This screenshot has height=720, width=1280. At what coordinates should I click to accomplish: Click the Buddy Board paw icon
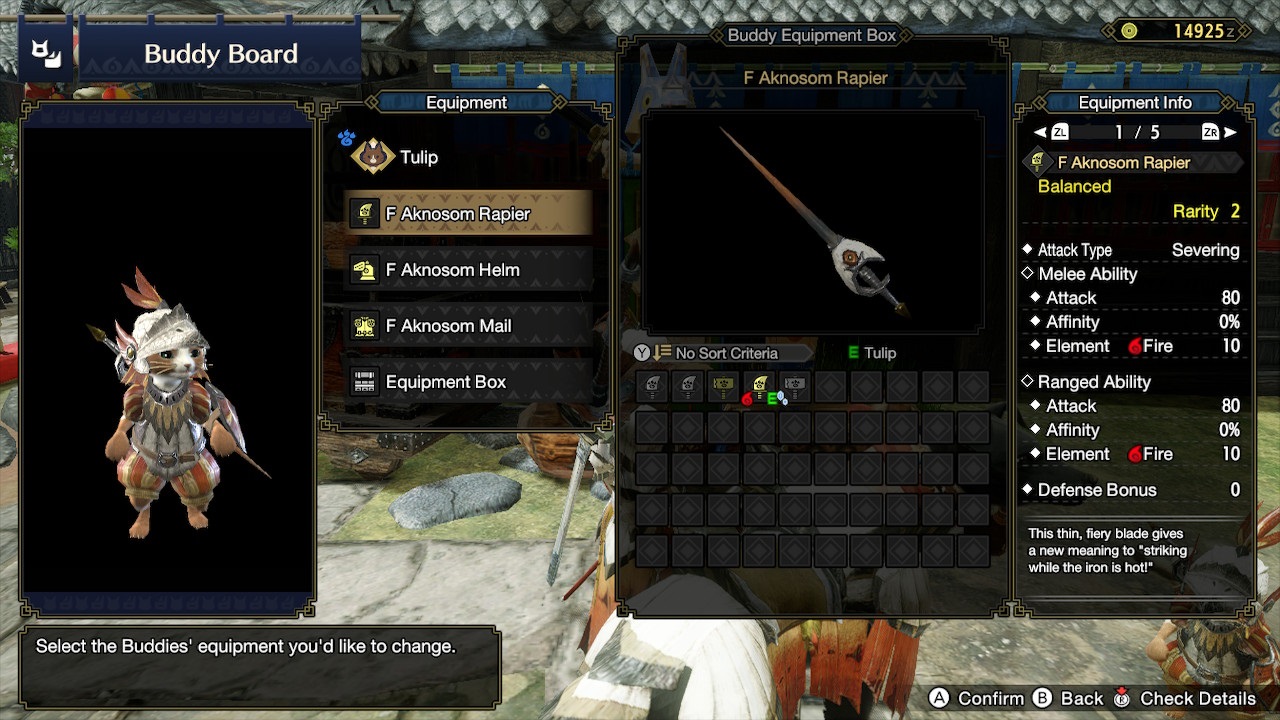pyautogui.click(x=44, y=53)
